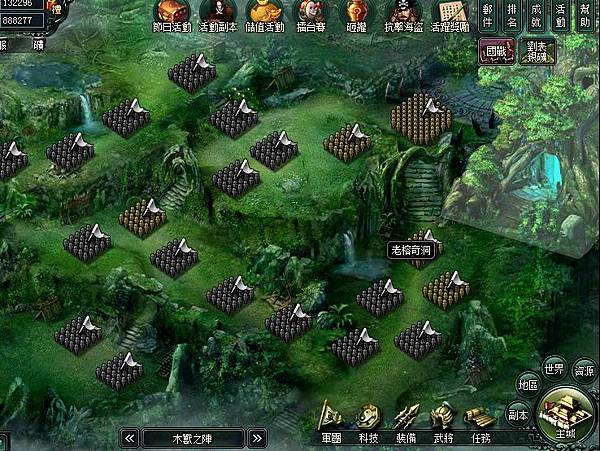The height and width of the screenshot is (451, 600).
Task: Open the 儲值活動 recharge event icon
Action: point(265,15)
